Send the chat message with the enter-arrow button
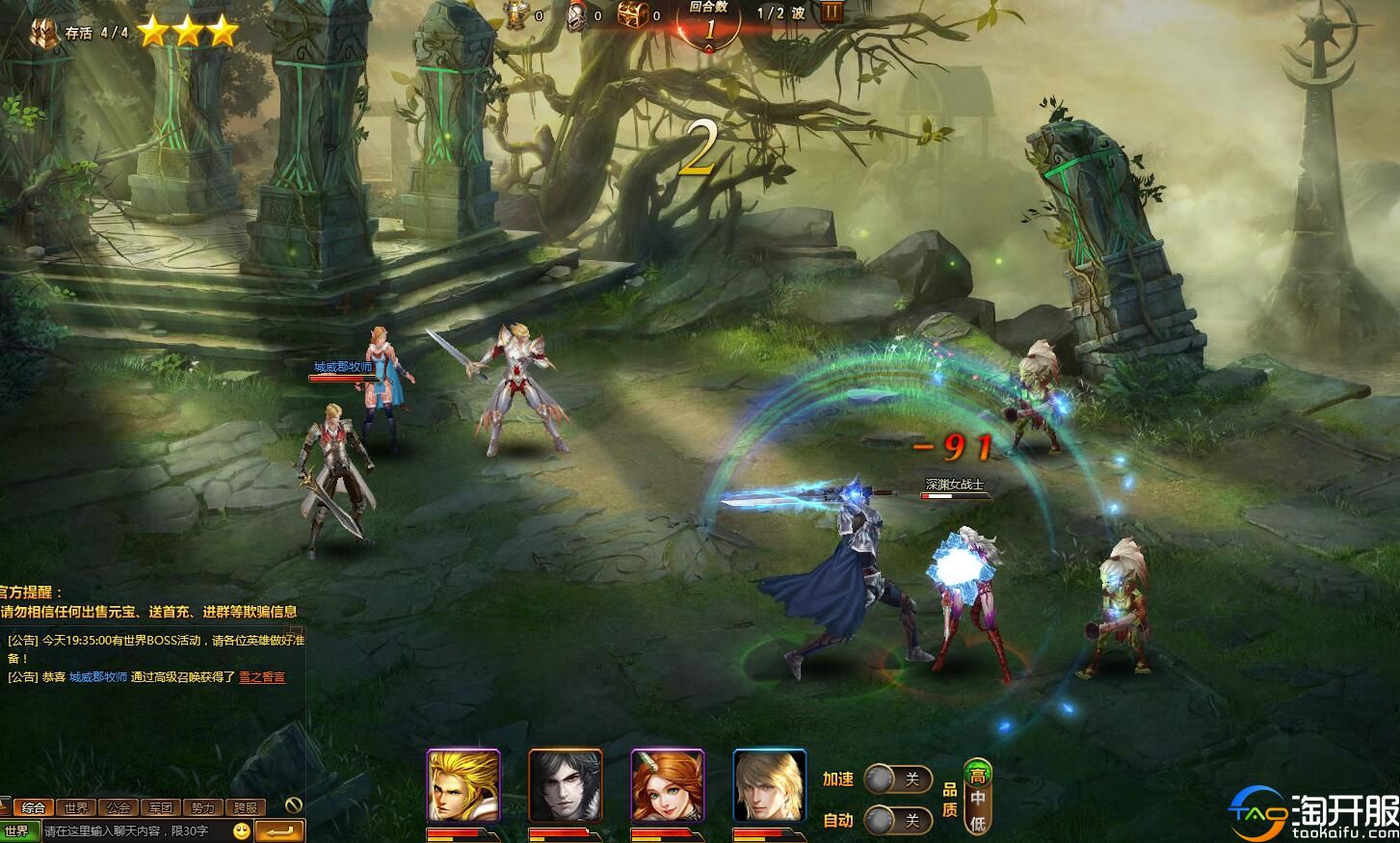 (280, 830)
